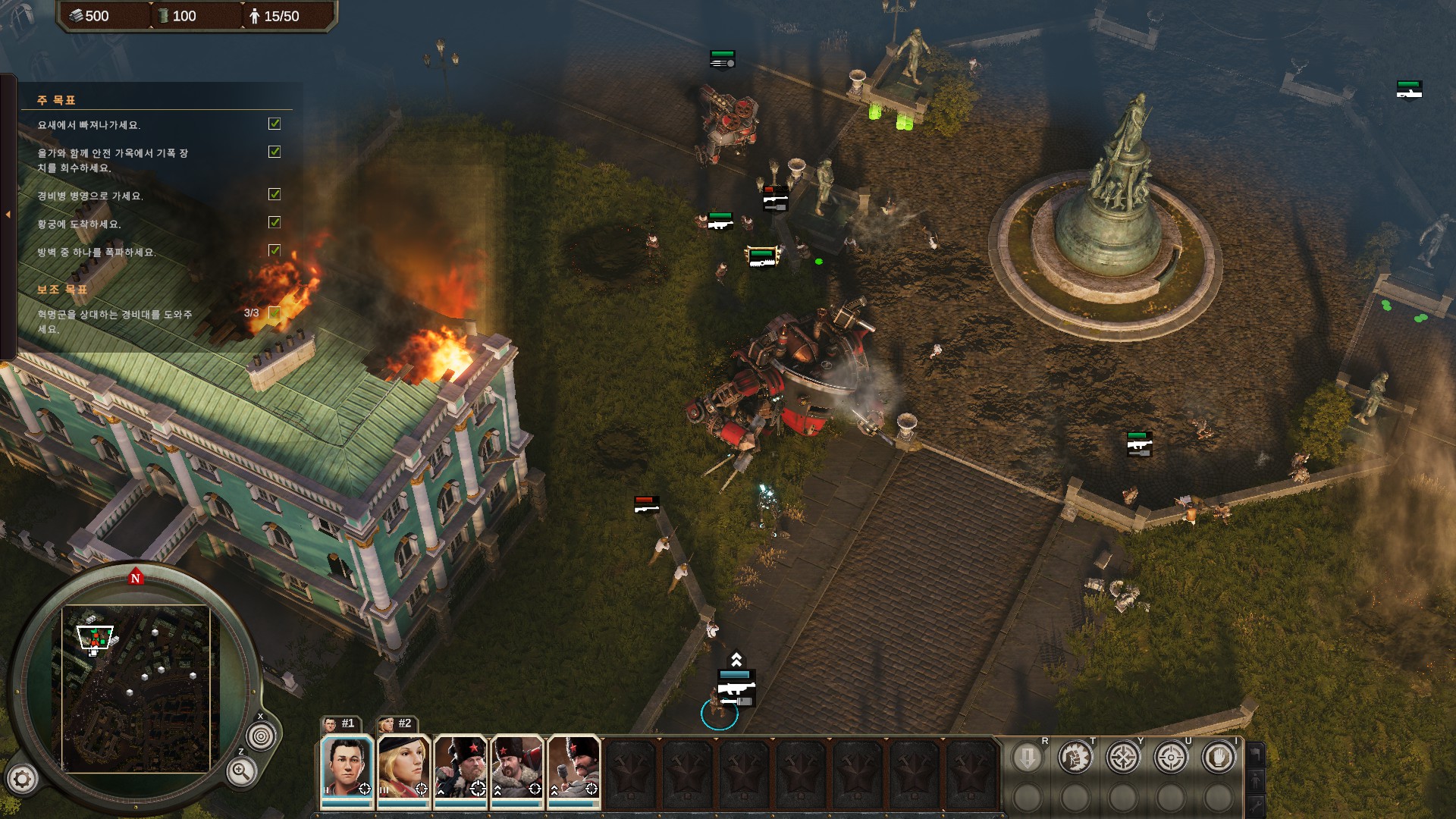Activate the down-arrow retreat command

tap(1028, 758)
